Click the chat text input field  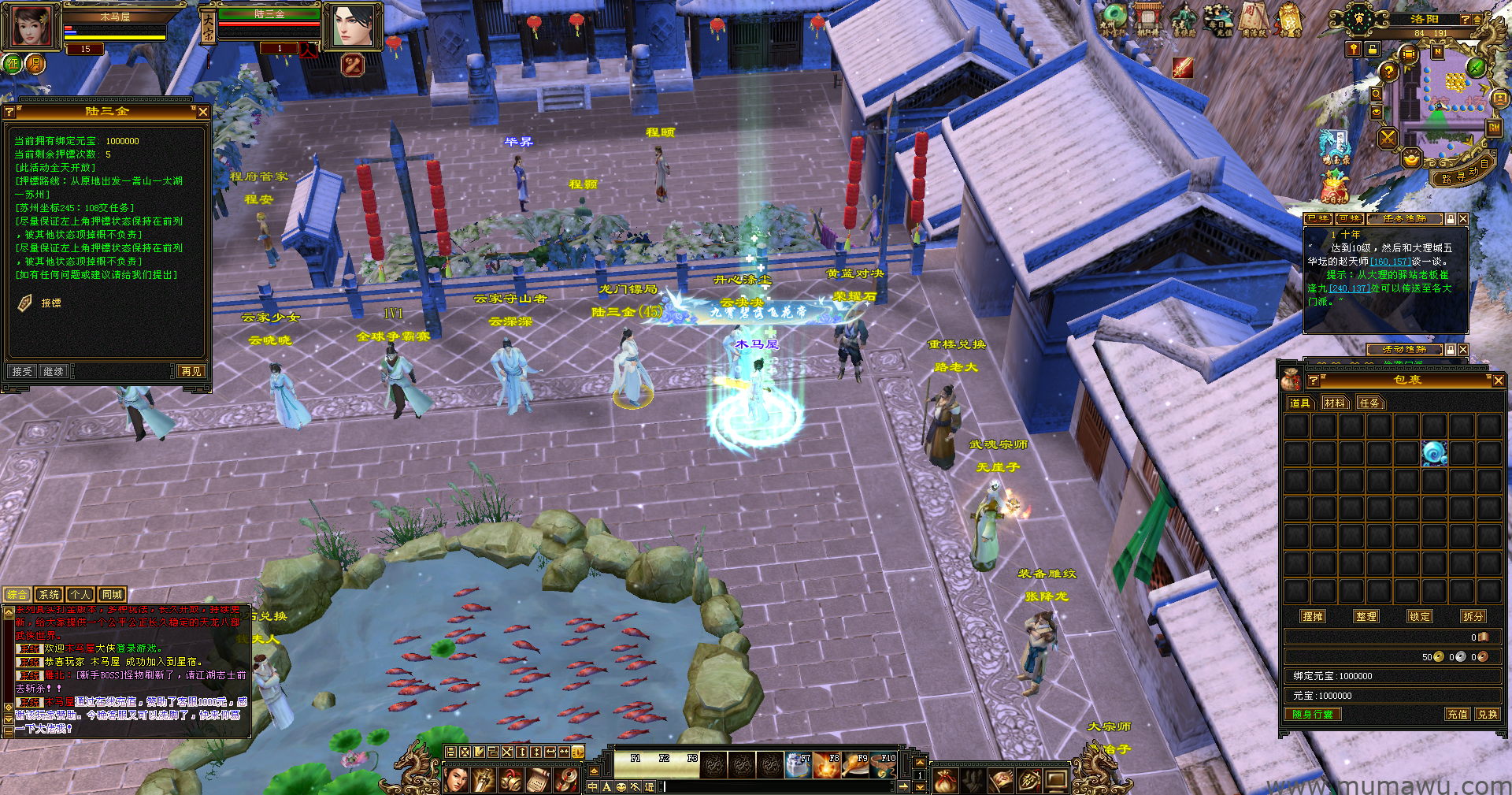coord(780,786)
